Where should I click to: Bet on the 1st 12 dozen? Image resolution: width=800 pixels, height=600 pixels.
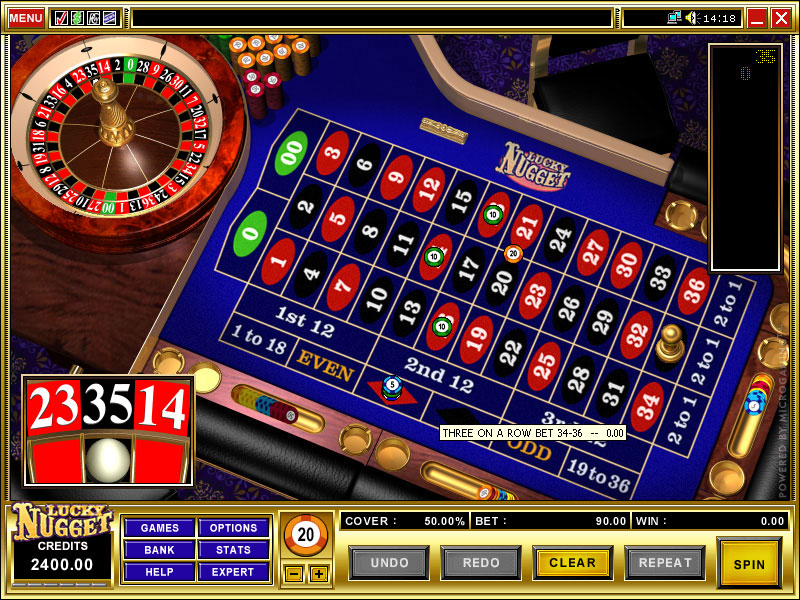[x=304, y=322]
